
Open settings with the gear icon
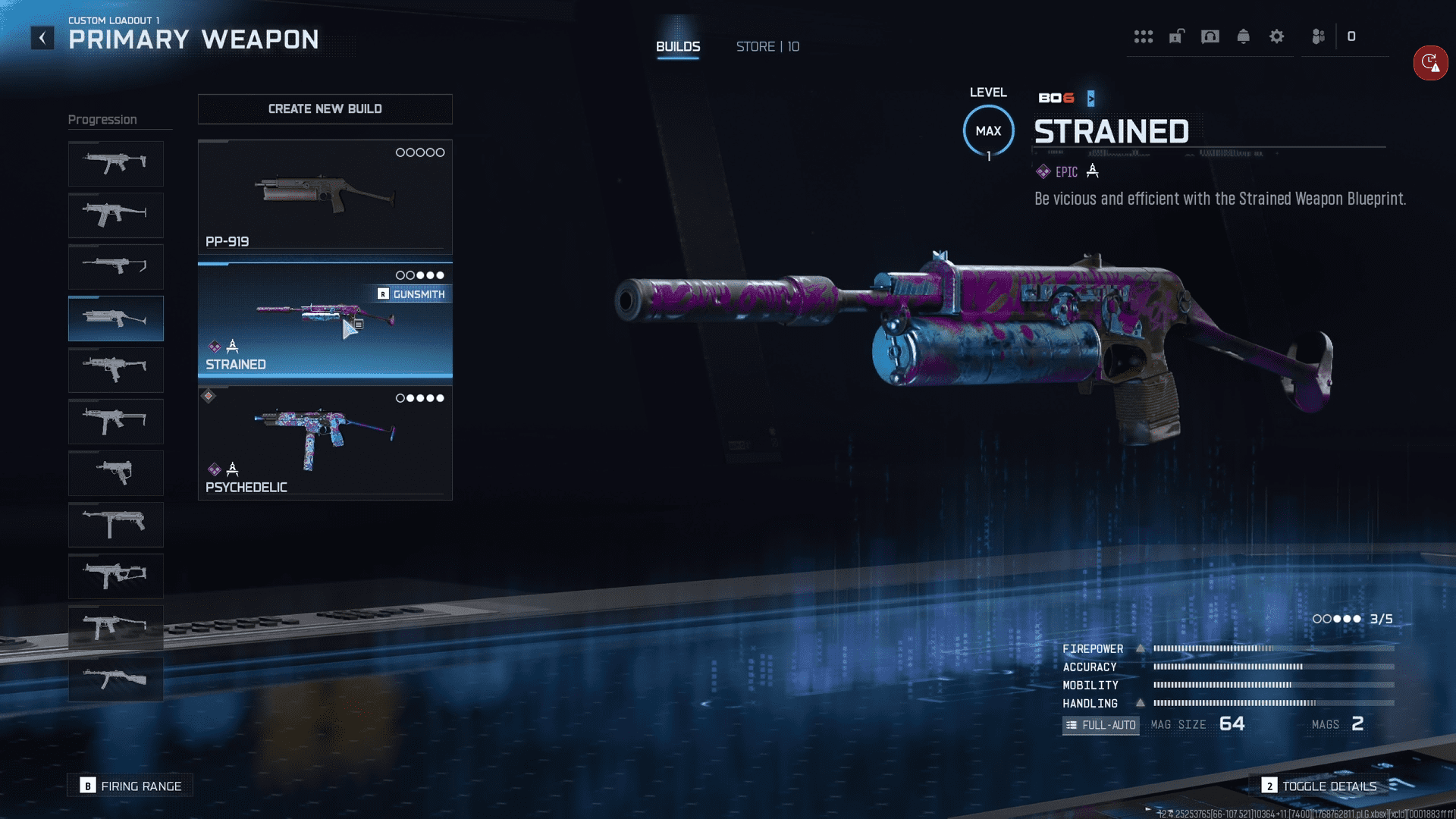pos(1276,36)
